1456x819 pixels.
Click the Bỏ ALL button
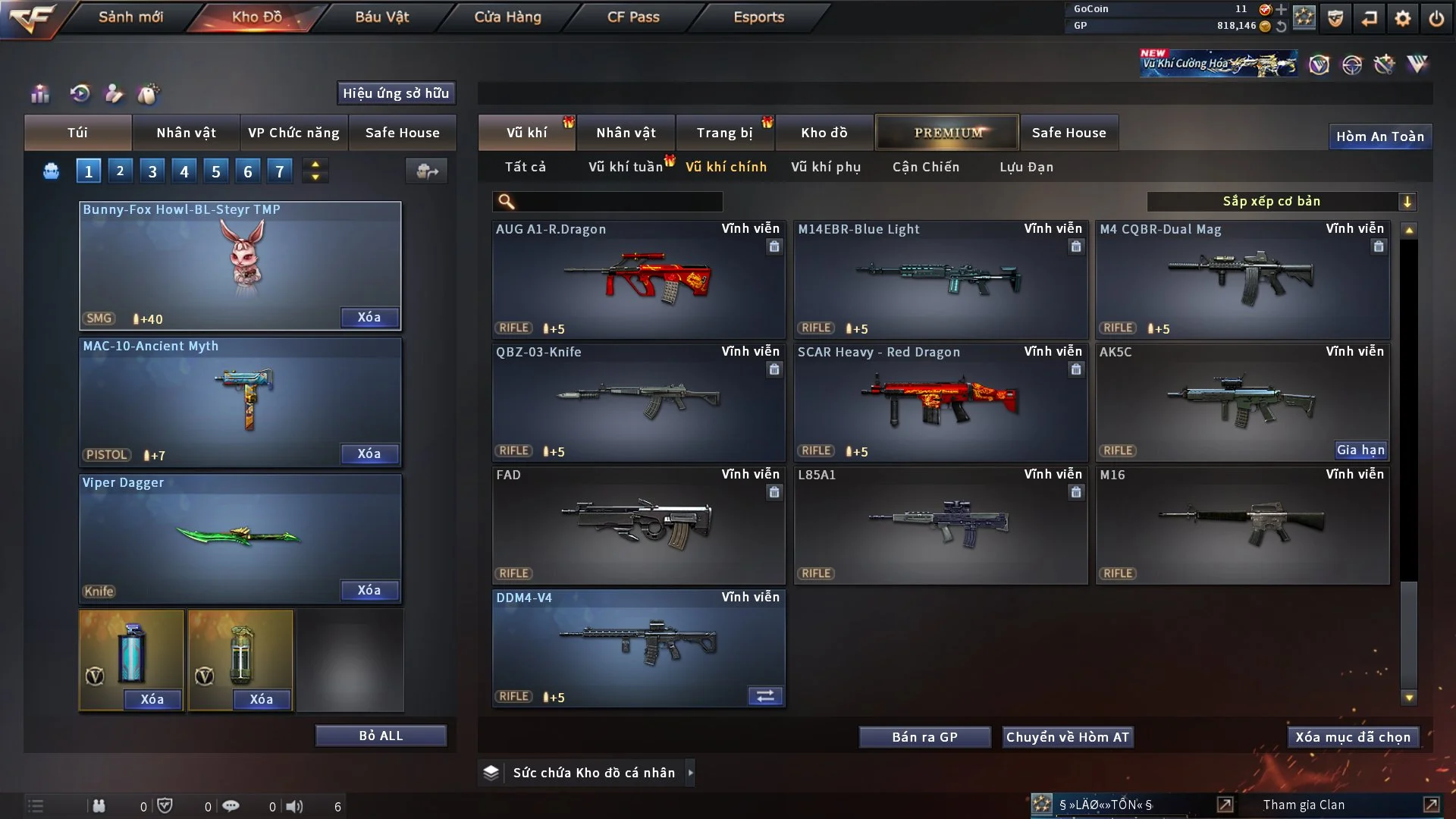381,736
